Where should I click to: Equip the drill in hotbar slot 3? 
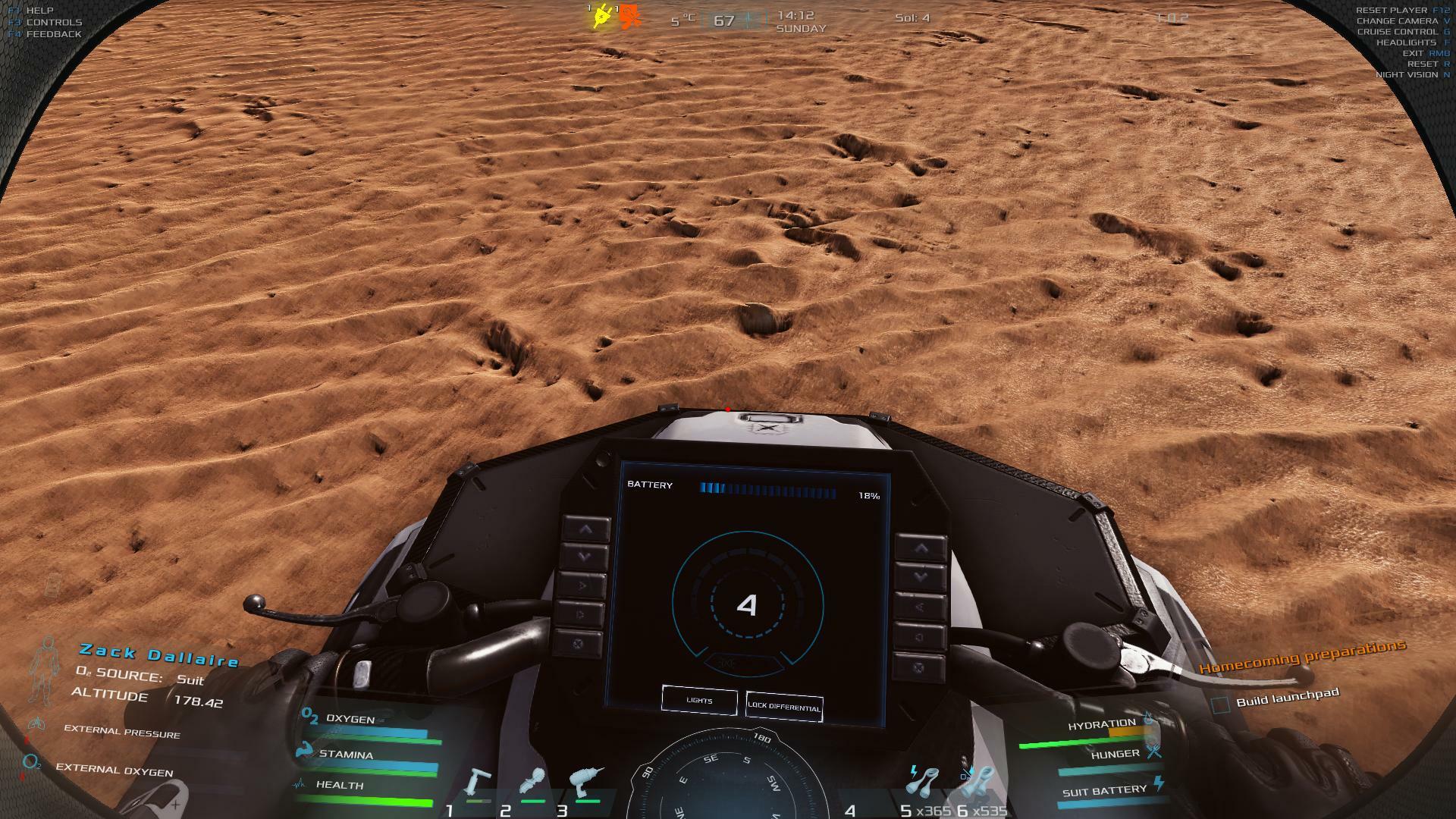click(x=585, y=784)
